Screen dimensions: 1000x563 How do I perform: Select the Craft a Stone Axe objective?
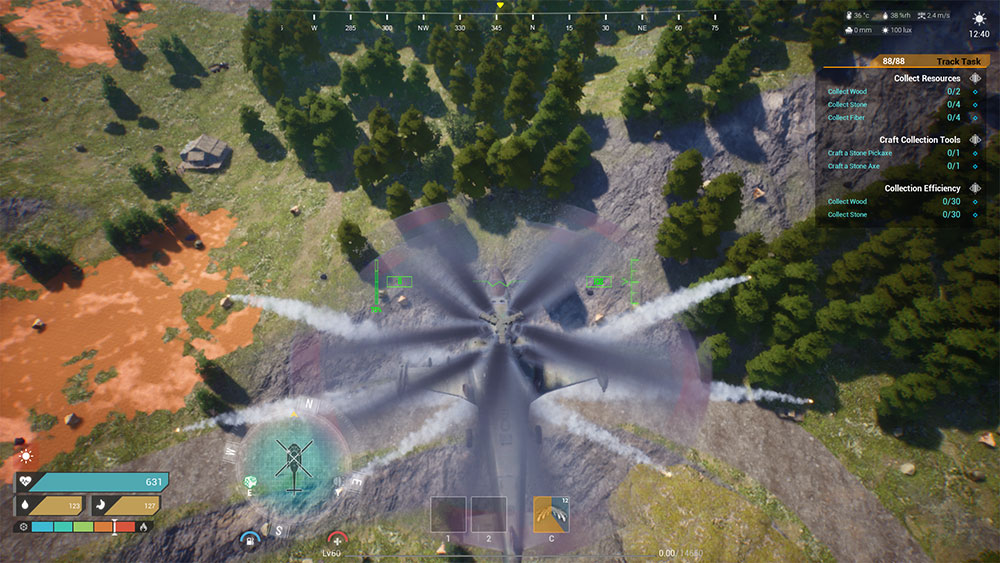pos(853,166)
